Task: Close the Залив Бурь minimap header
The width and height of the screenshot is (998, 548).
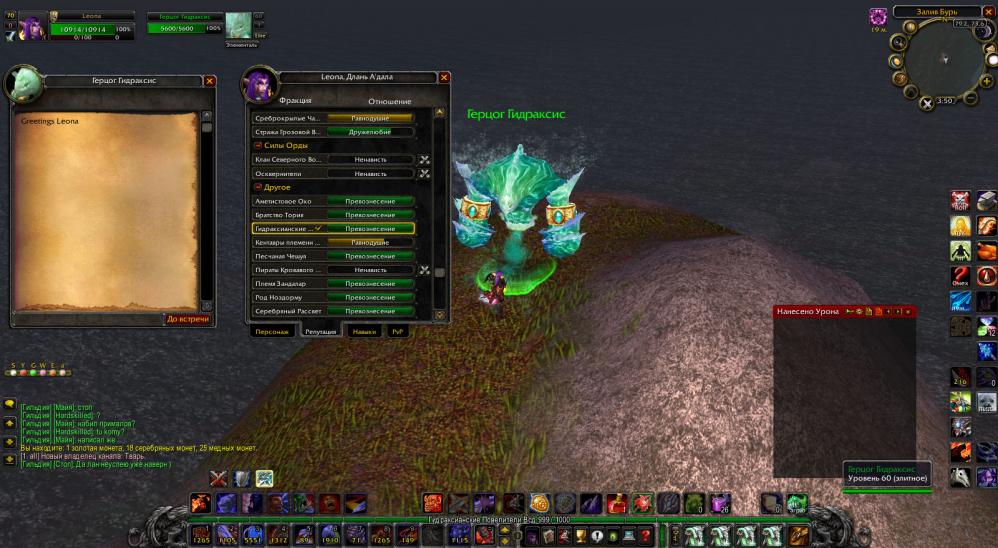Action: click(989, 12)
